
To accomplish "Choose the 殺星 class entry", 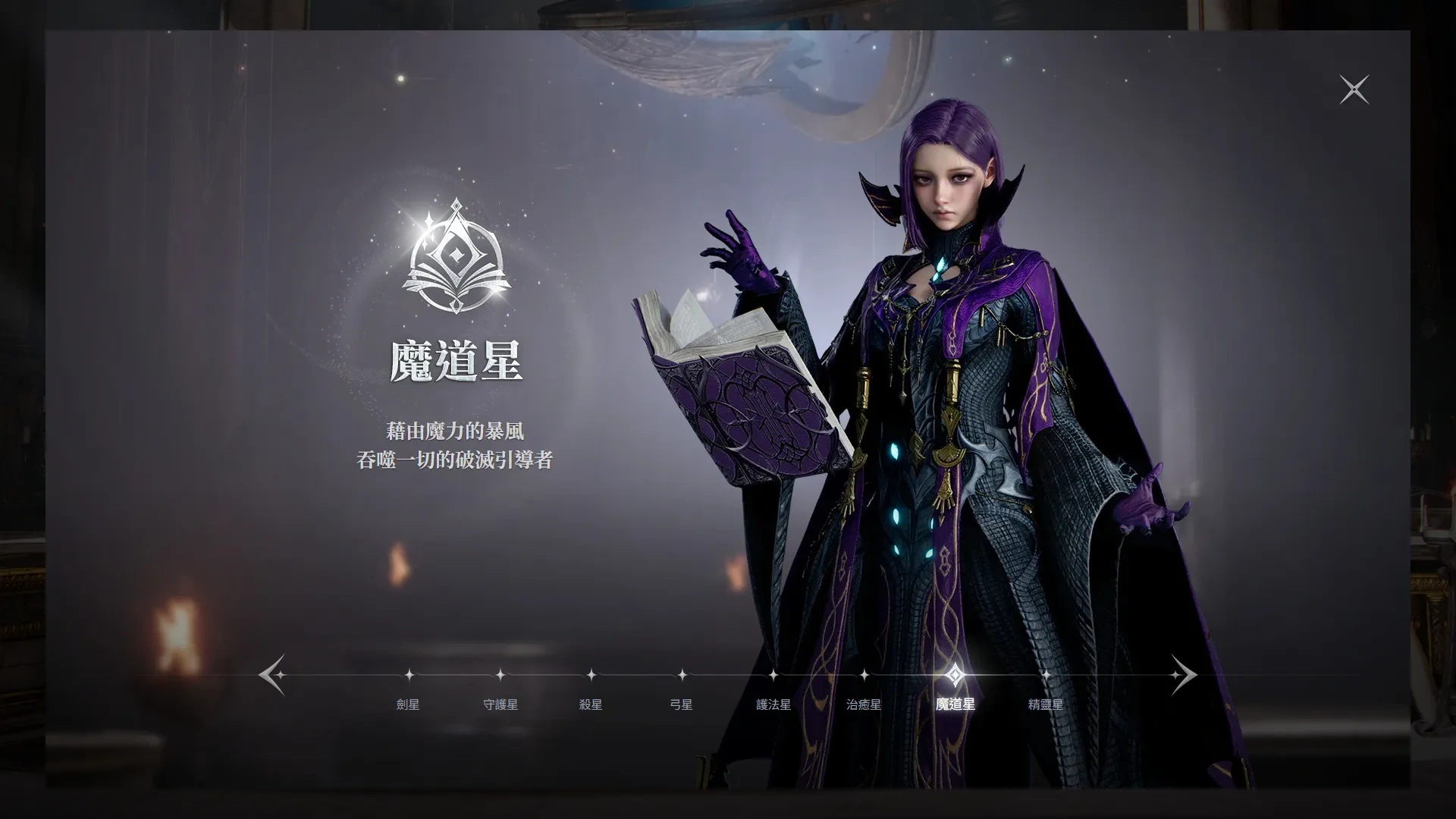I will click(x=591, y=704).
